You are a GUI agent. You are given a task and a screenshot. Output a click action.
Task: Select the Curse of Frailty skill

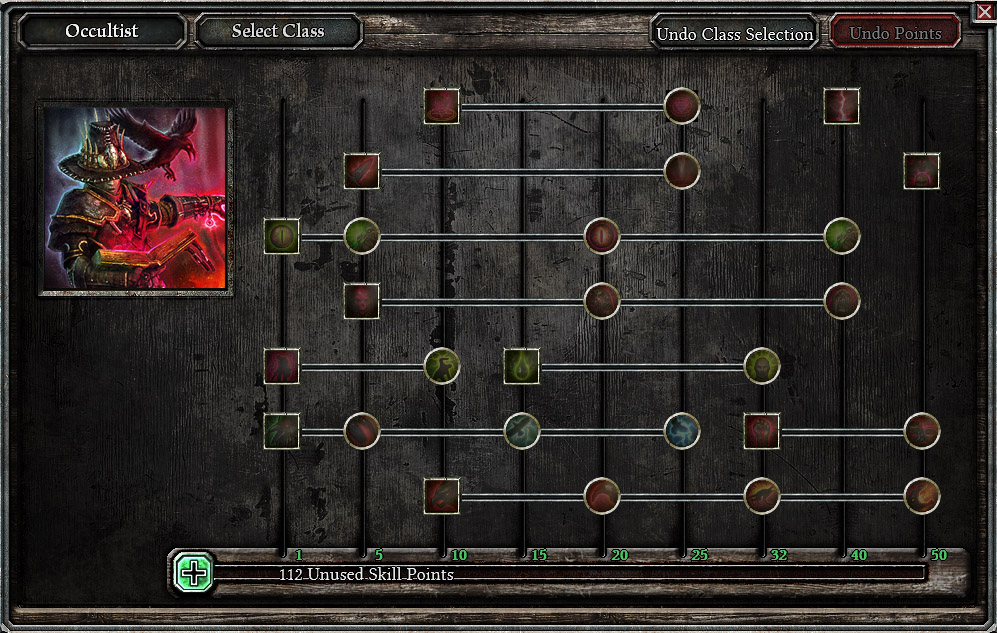[x=282, y=366]
